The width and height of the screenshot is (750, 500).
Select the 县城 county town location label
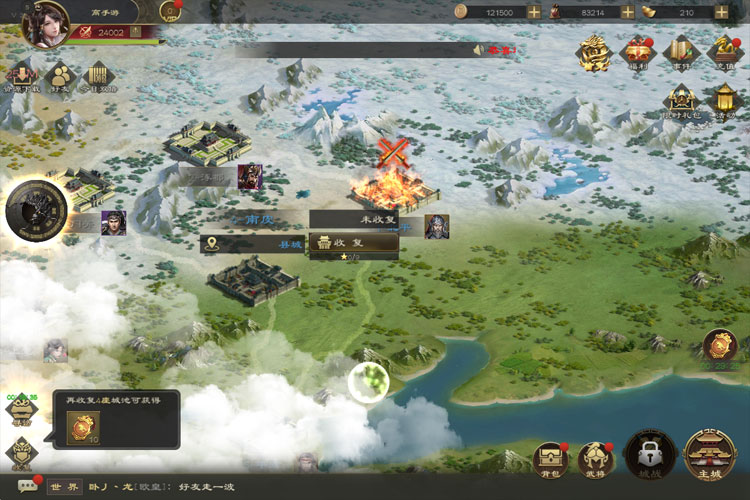click(x=252, y=243)
